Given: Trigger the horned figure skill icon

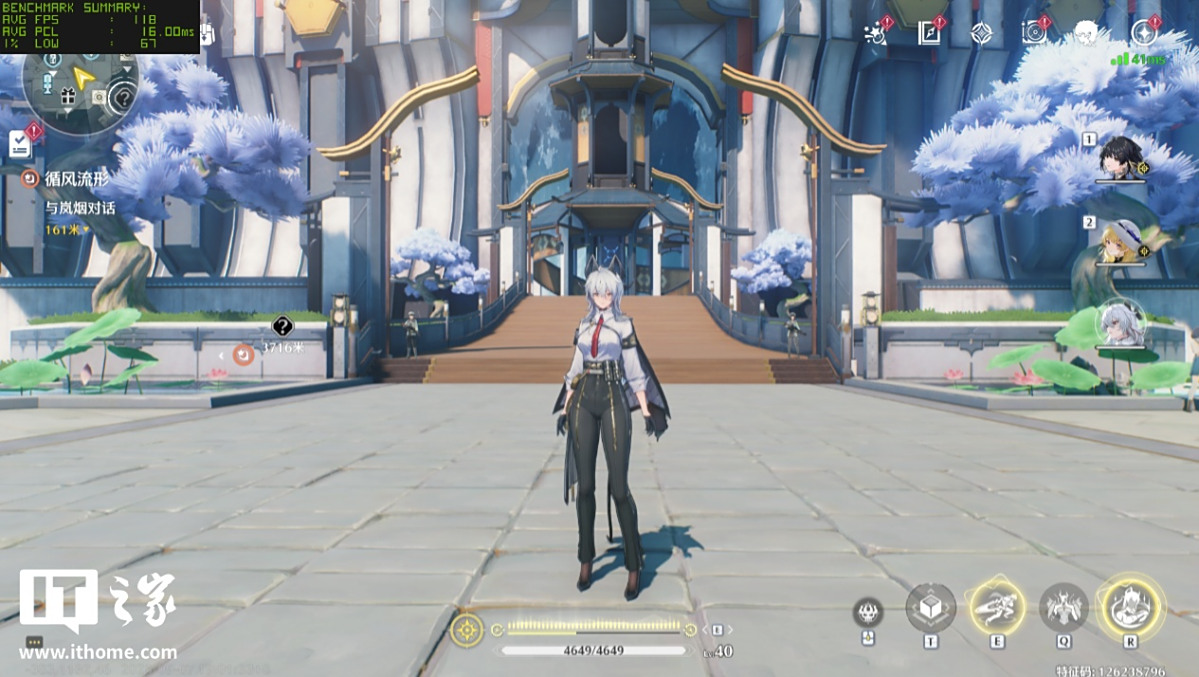Looking at the screenshot, I should point(1063,608).
